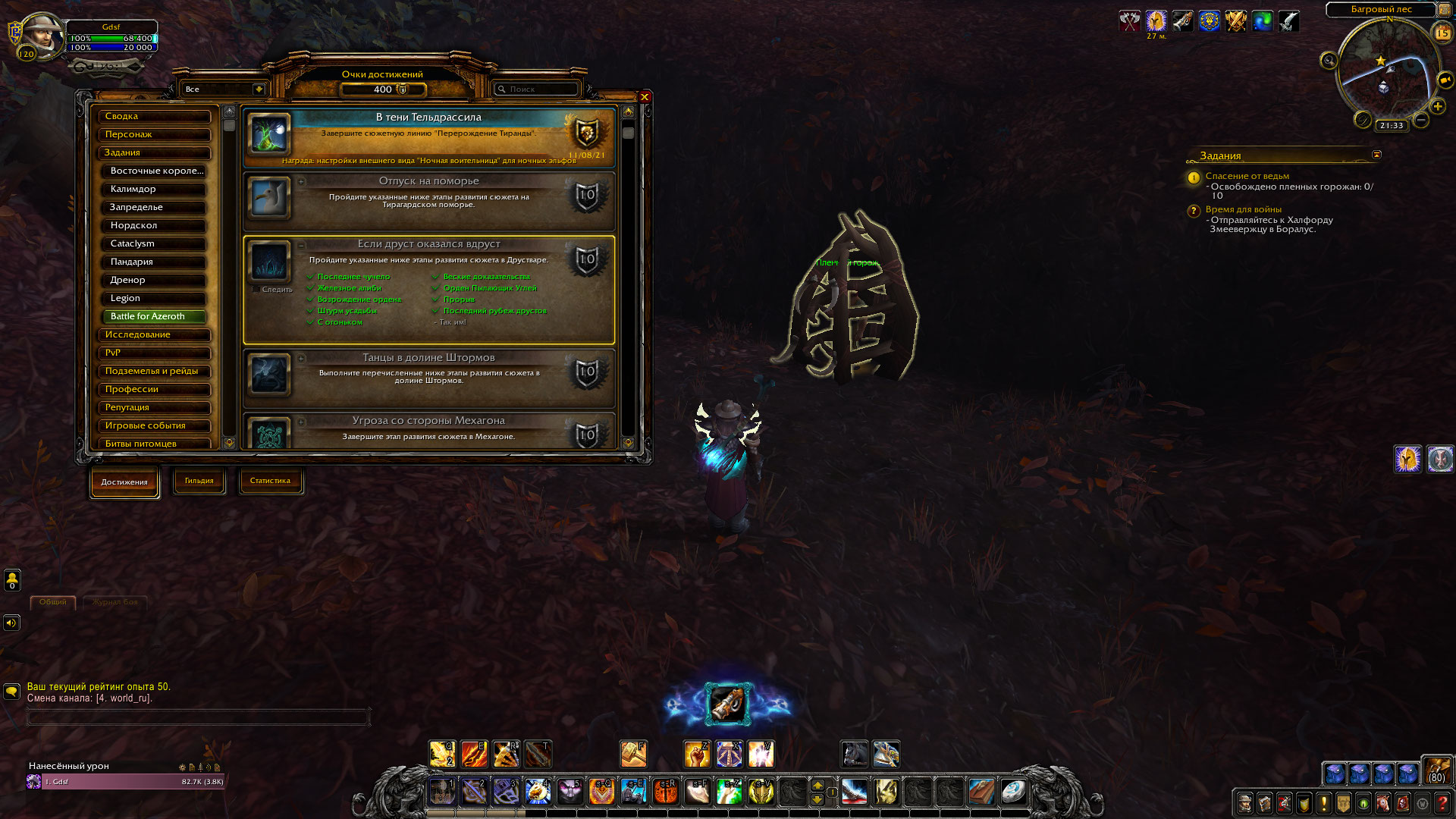The width and height of the screenshot is (1456, 819).
Task: Close the achievements window
Action: 645,97
